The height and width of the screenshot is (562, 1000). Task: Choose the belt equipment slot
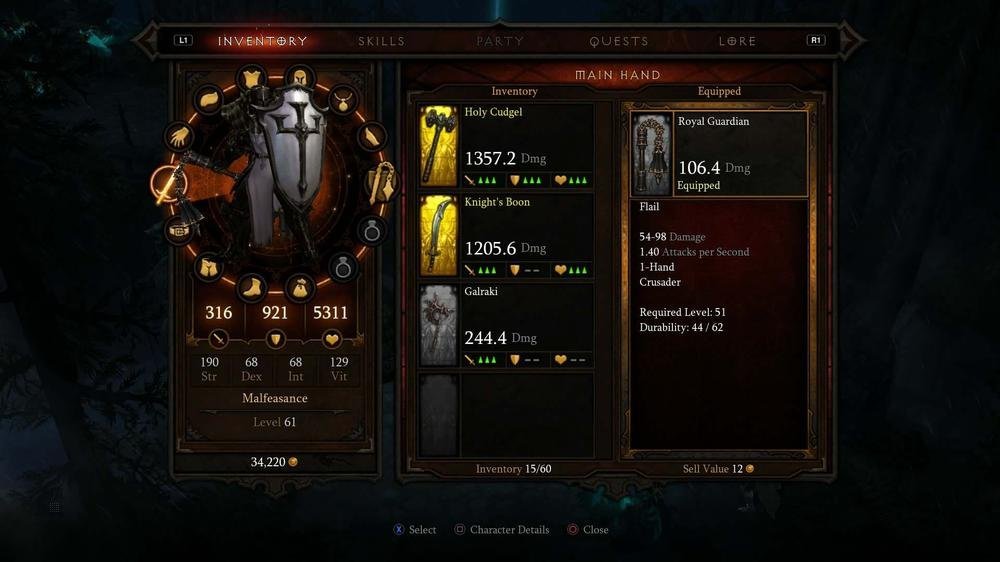pos(180,229)
